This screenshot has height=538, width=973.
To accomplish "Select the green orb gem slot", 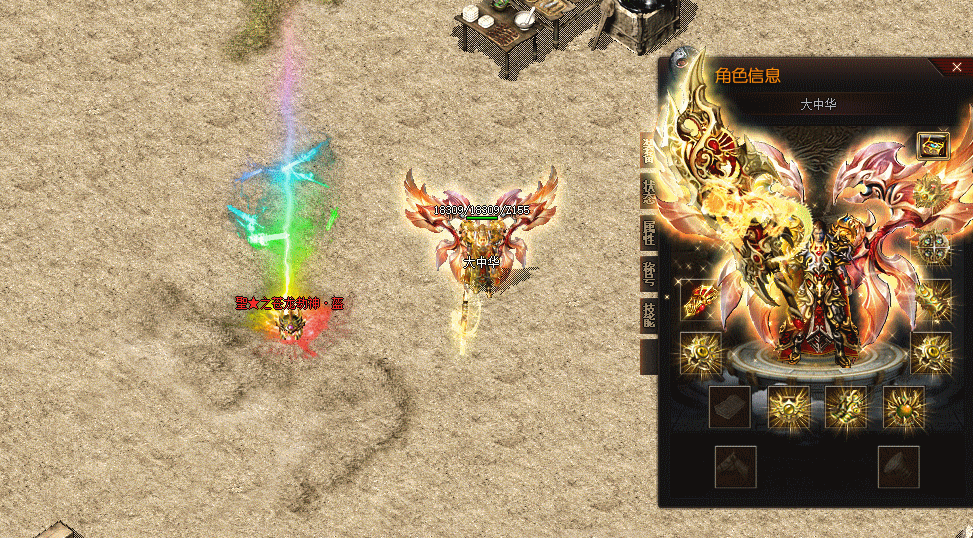I will coord(904,407).
